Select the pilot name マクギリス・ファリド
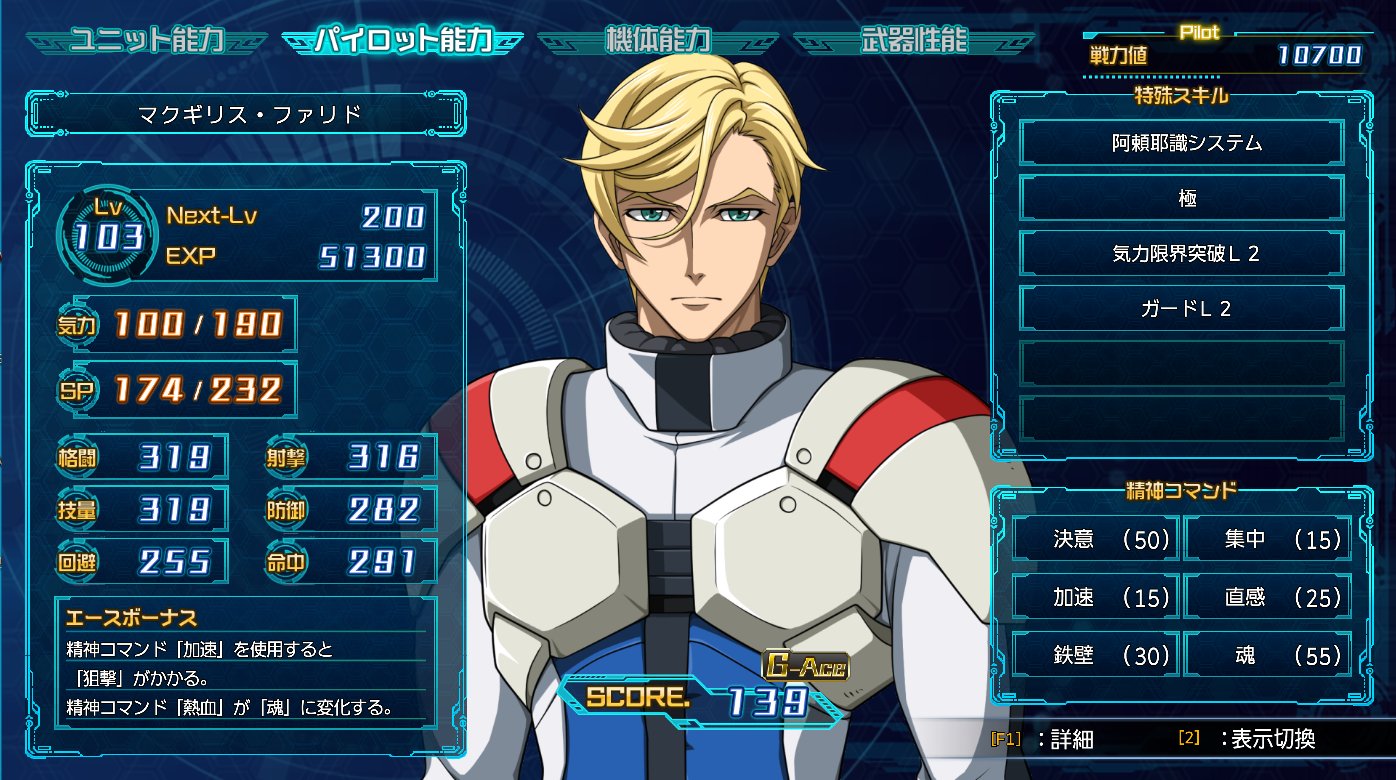Image resolution: width=1396 pixels, height=780 pixels. point(249,115)
